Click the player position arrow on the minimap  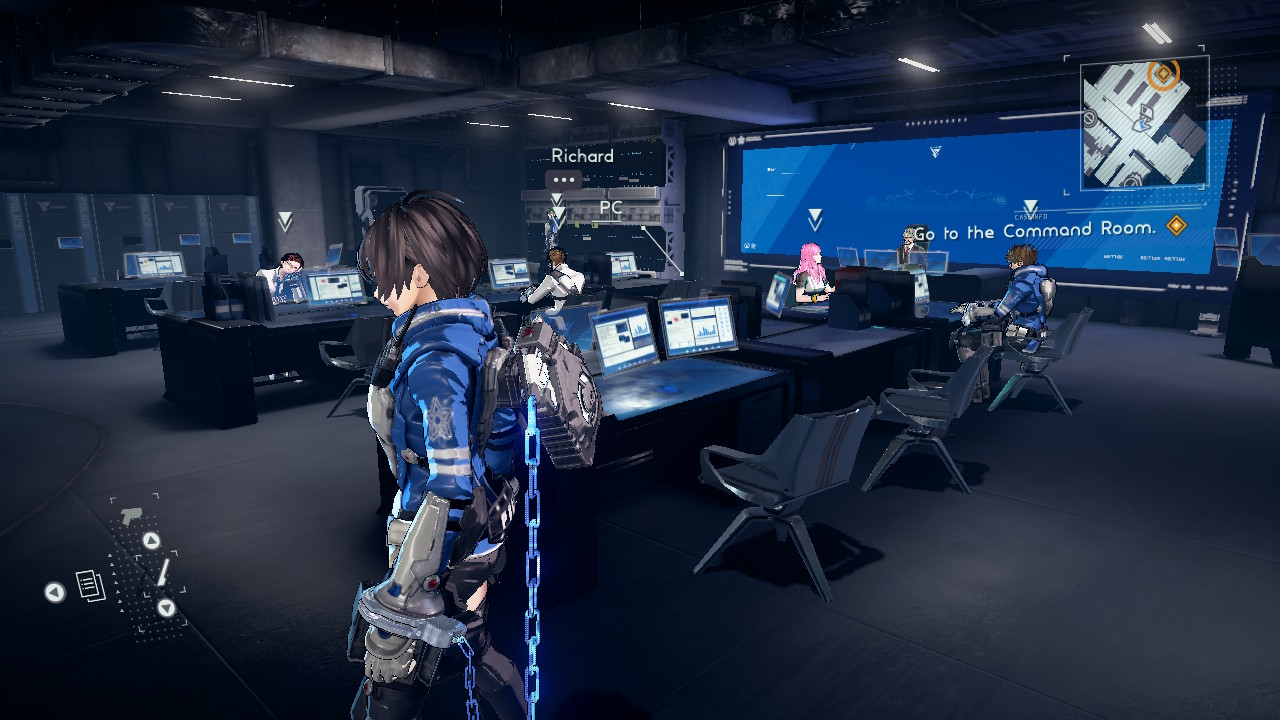(1141, 124)
